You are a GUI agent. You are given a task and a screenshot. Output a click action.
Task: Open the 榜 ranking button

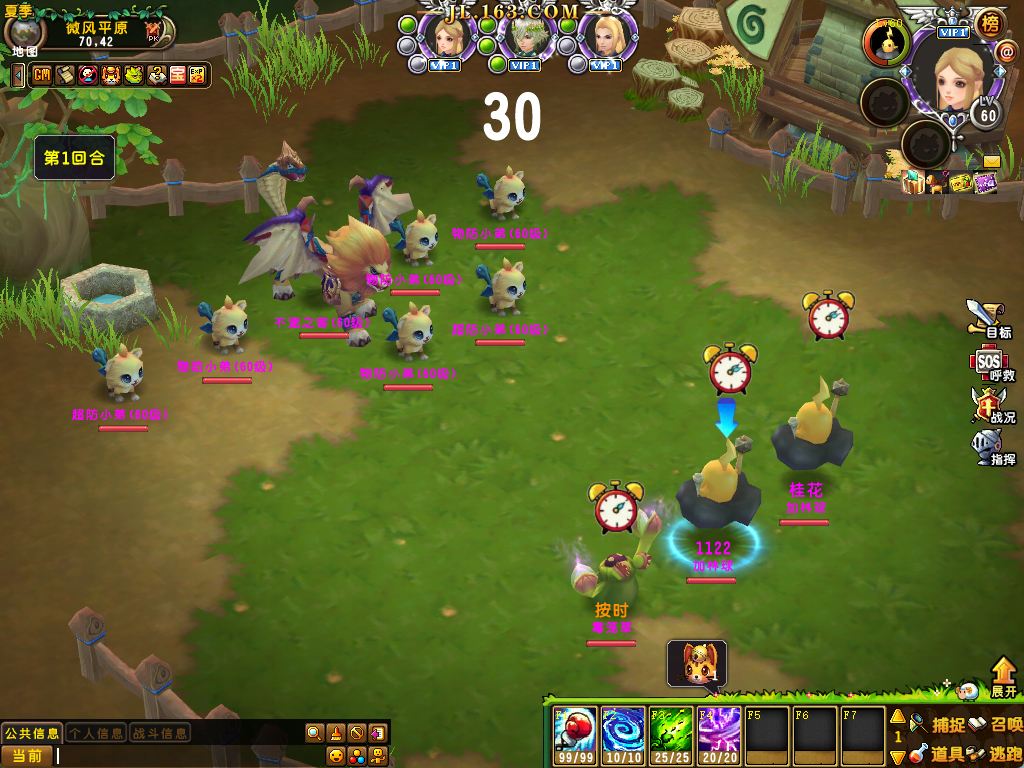(x=989, y=23)
